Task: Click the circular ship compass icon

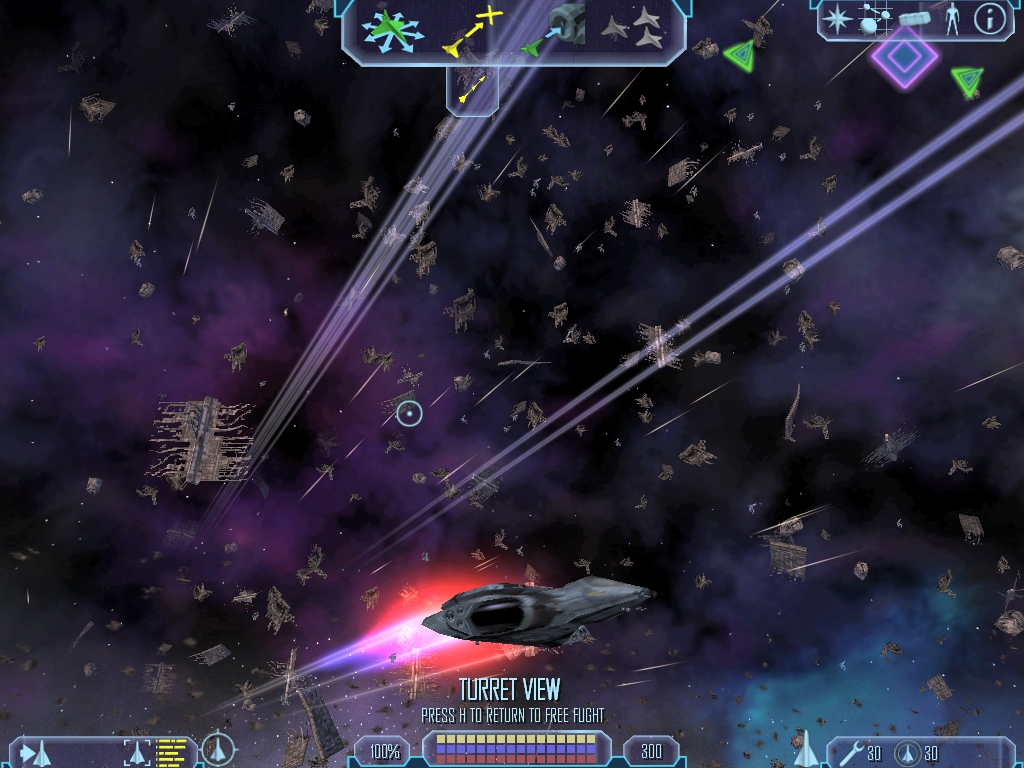Action: (x=218, y=750)
